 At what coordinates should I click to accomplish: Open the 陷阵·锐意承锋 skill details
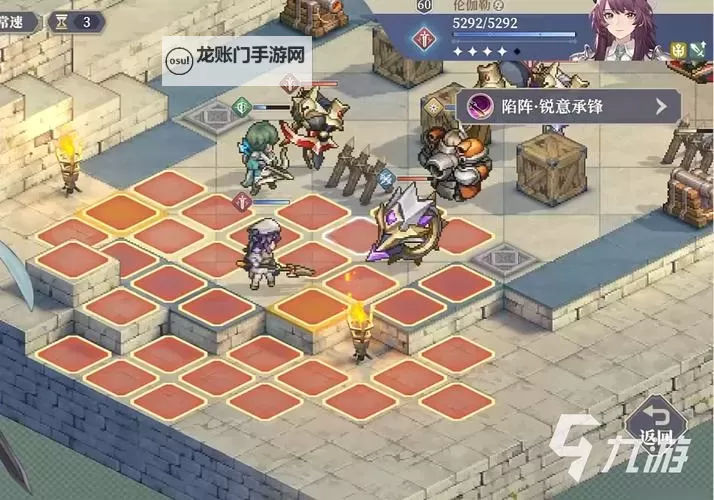click(569, 105)
